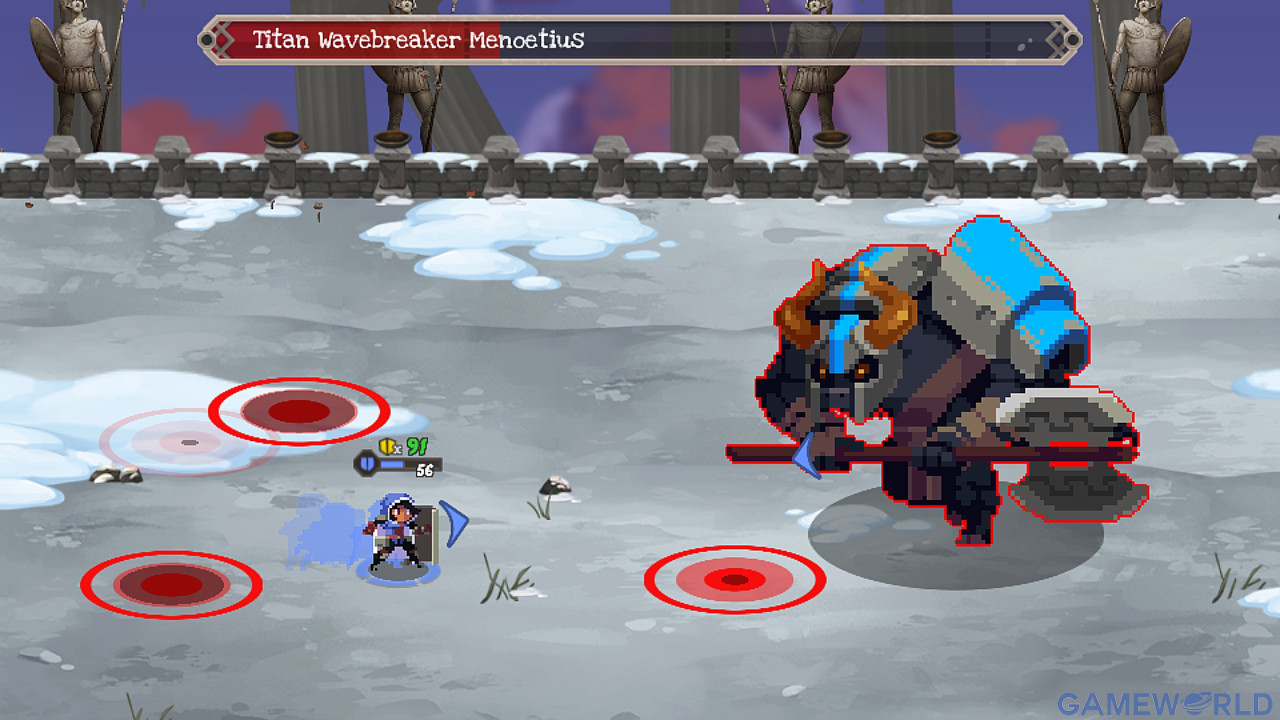Screen dimensions: 1280x720
Task: Click the yellow shield counter icon above the player
Action: (387, 446)
